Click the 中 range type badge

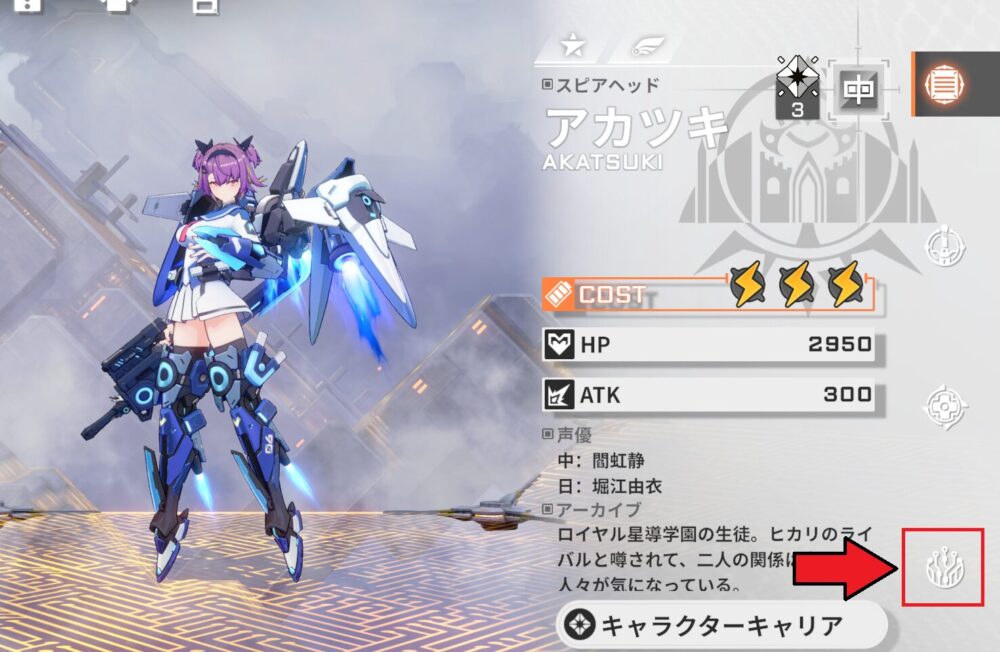857,91
